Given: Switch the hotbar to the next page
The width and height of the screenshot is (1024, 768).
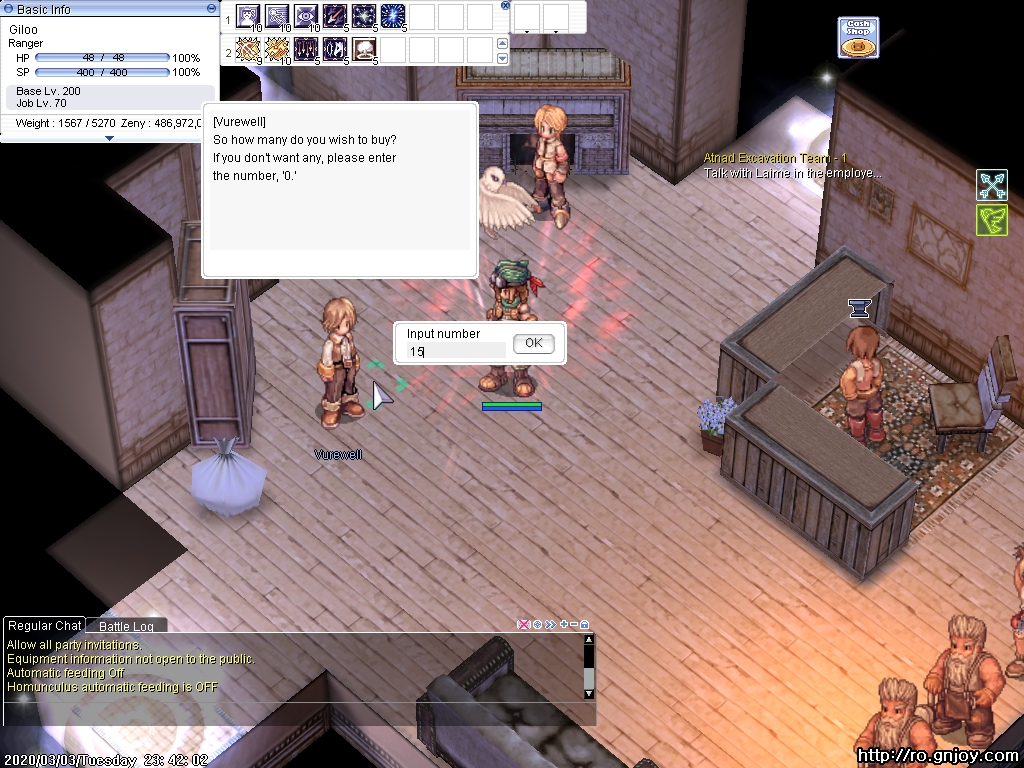Looking at the screenshot, I should pos(502,58).
